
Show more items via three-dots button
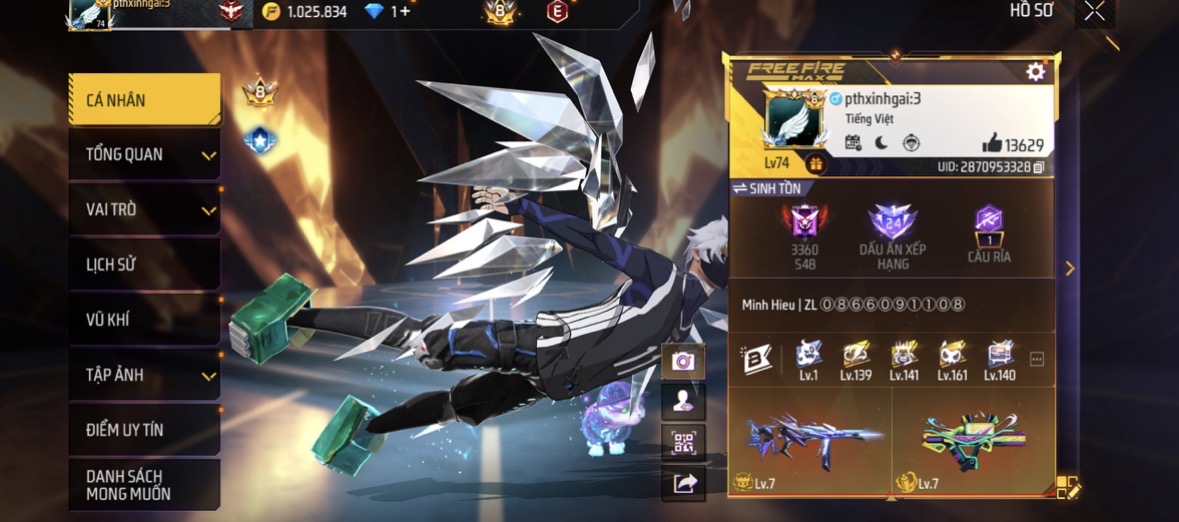pos(1037,360)
